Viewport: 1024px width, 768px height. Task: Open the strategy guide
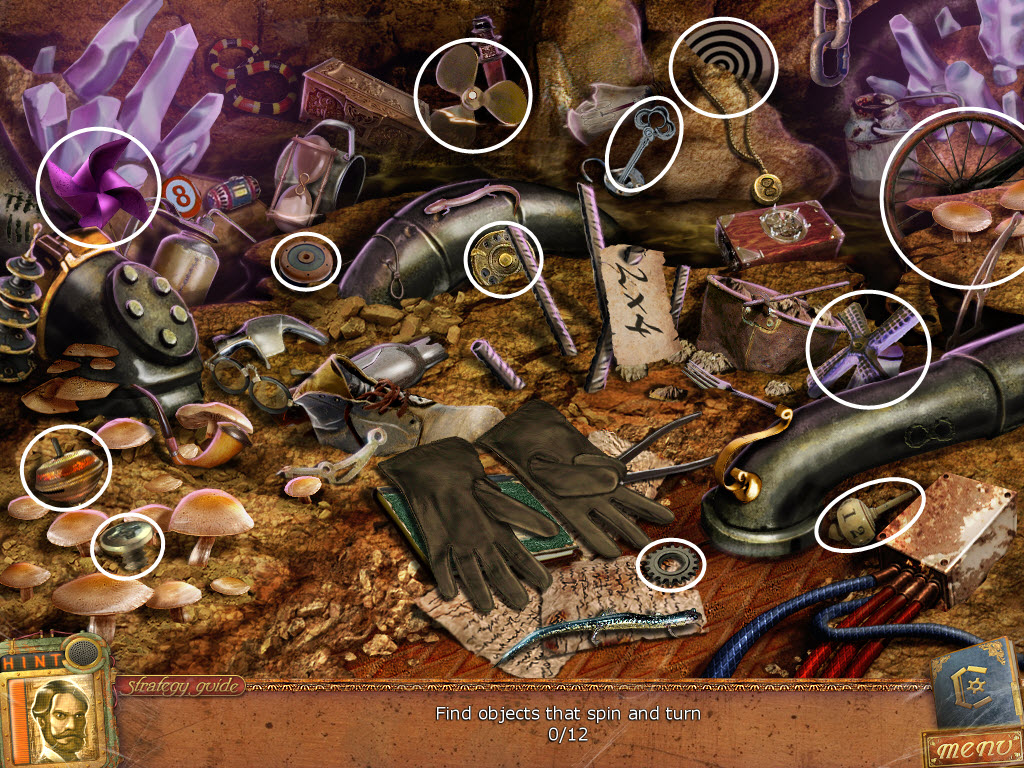pyautogui.click(x=181, y=686)
